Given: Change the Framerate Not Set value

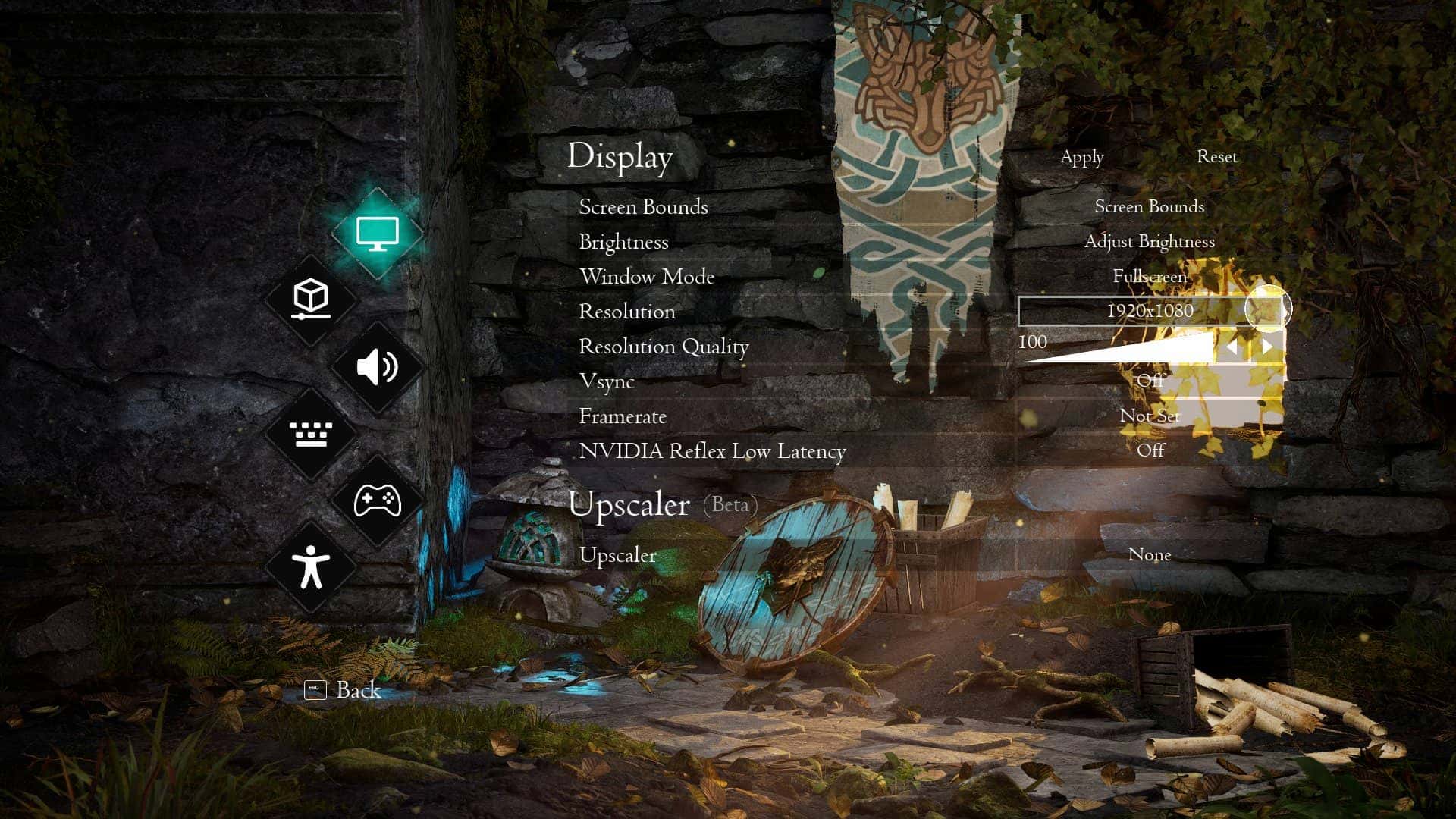Looking at the screenshot, I should point(1150,416).
